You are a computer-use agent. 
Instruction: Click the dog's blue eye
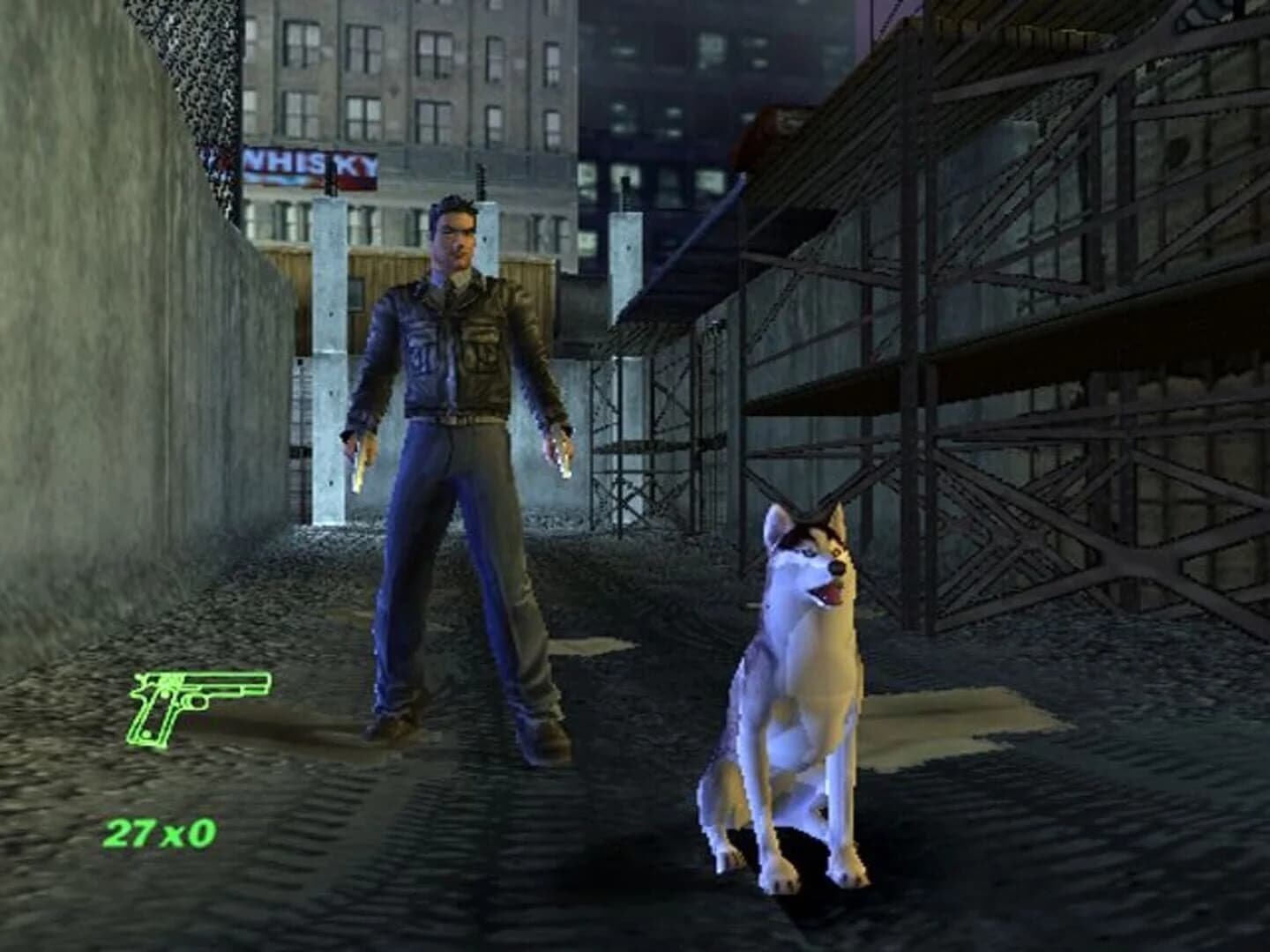809,553
